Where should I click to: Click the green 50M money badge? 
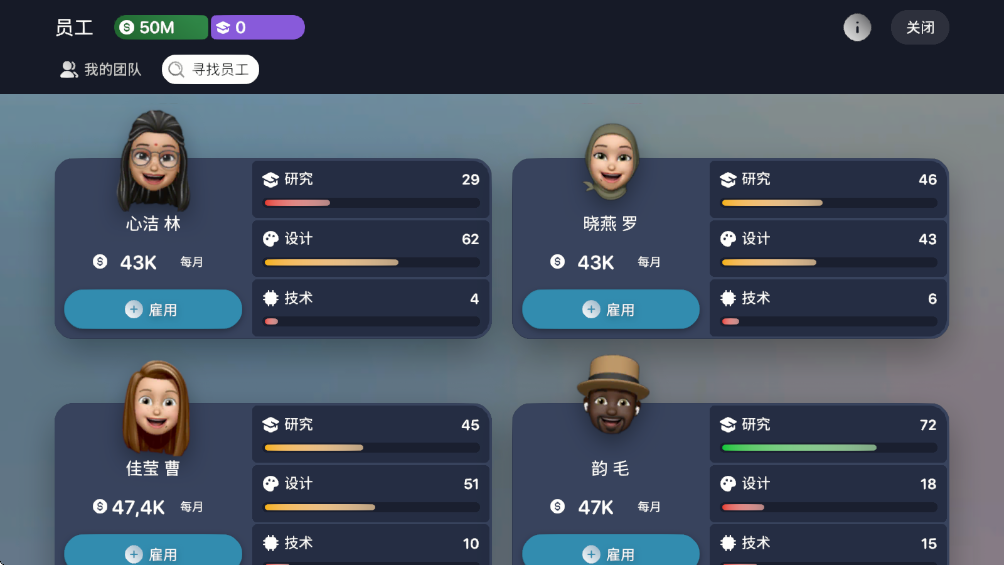click(161, 28)
